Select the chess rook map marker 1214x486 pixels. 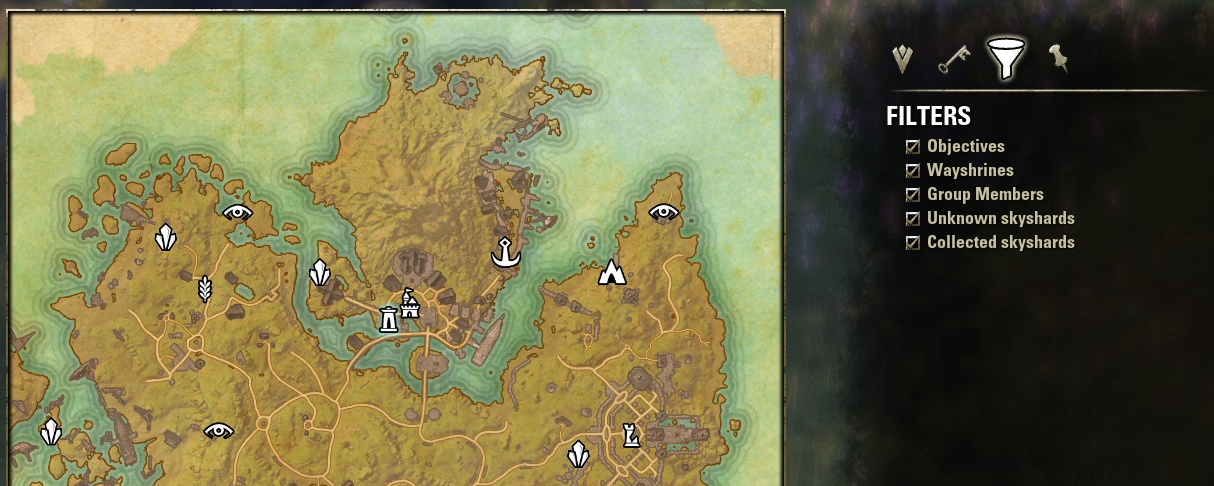(630, 435)
